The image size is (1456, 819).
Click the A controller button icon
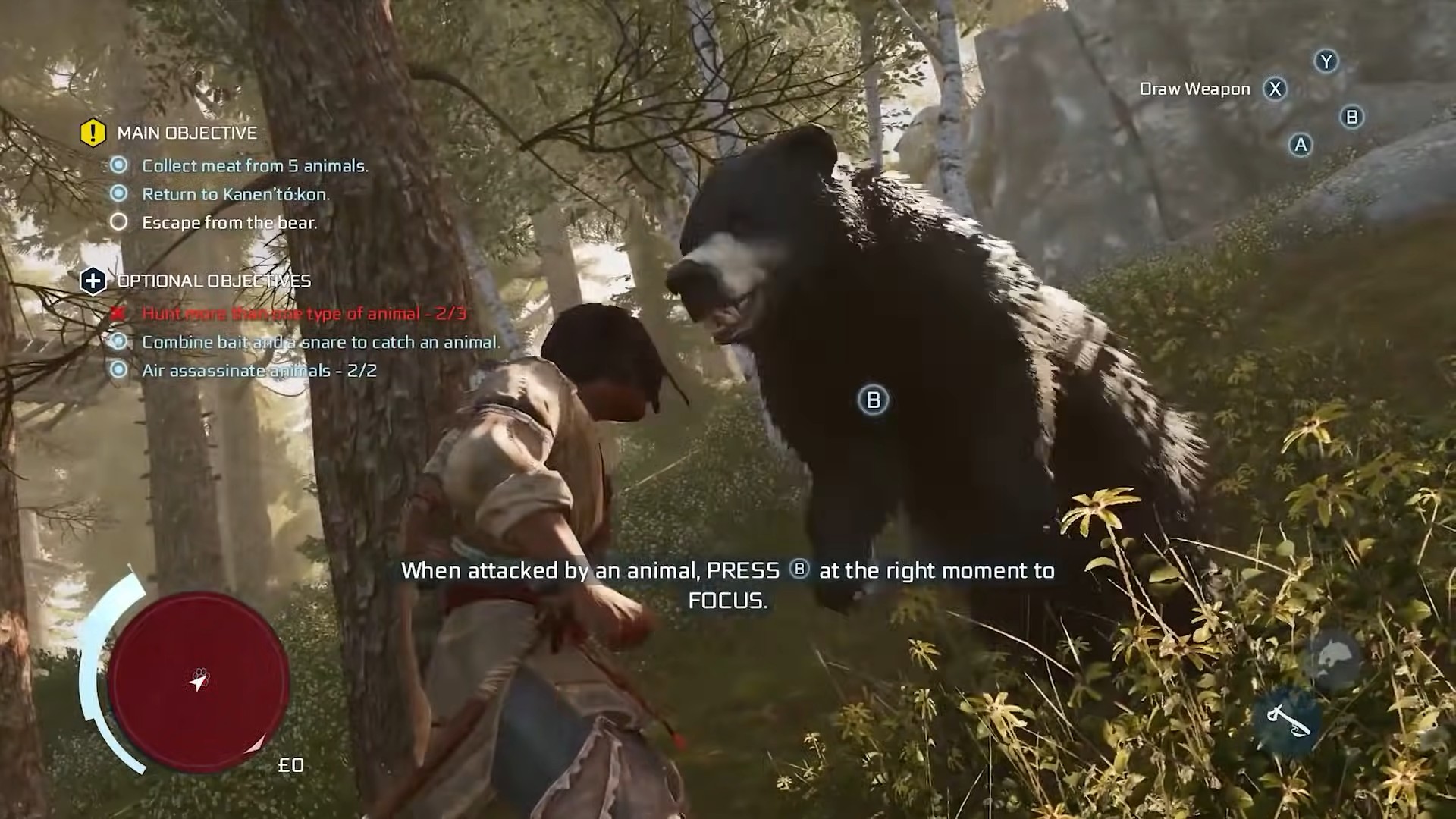click(1301, 144)
